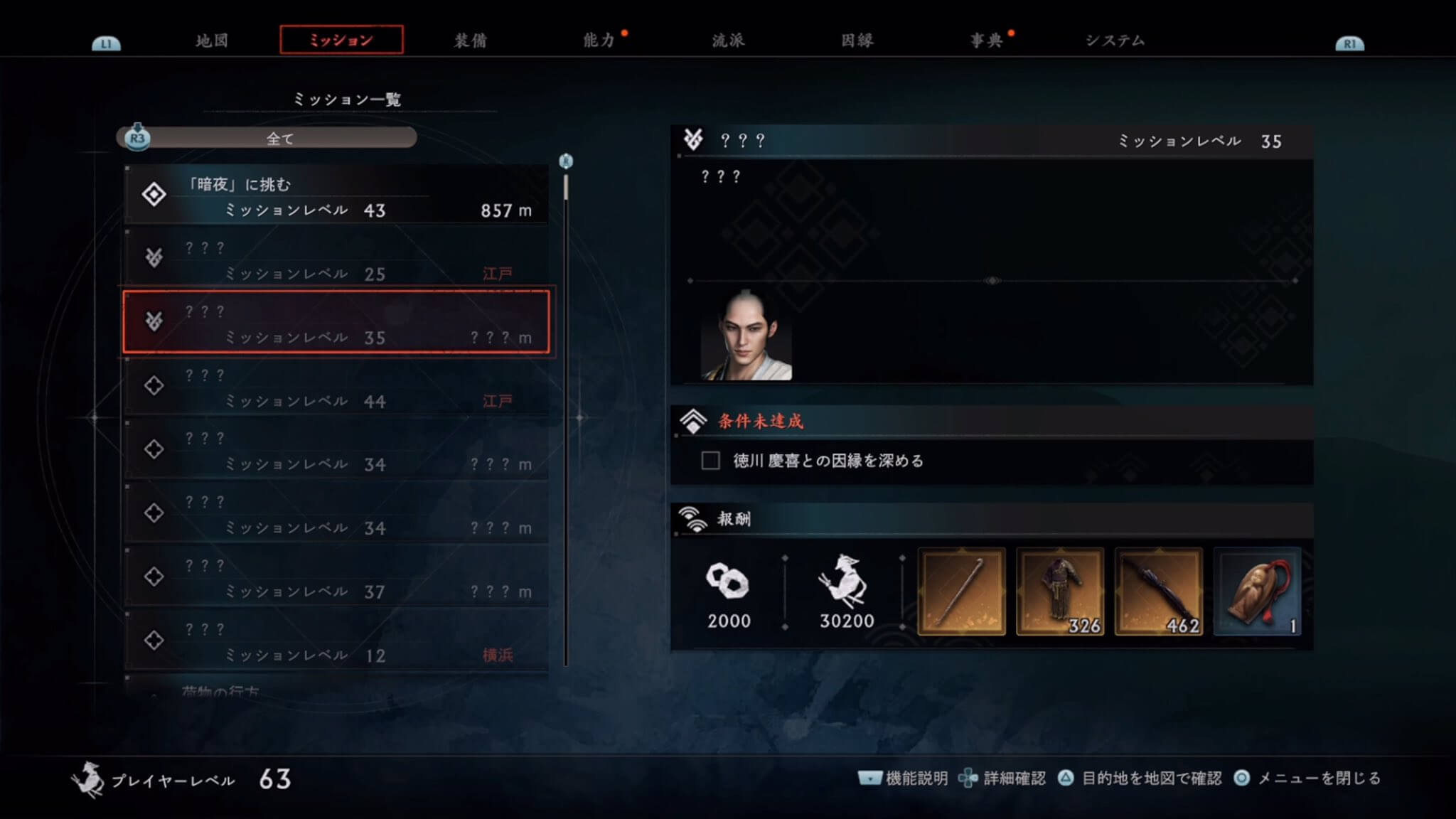Inspect the staff weapon reward
Screen dimensions: 1456x819
point(961,591)
